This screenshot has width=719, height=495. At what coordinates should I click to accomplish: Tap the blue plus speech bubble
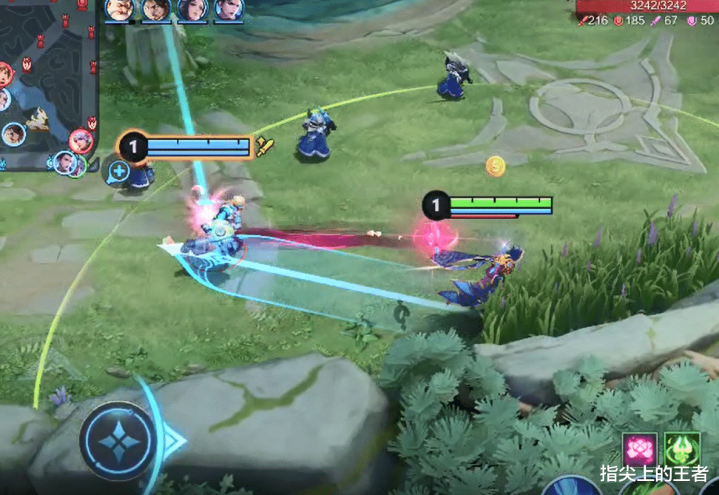[119, 171]
